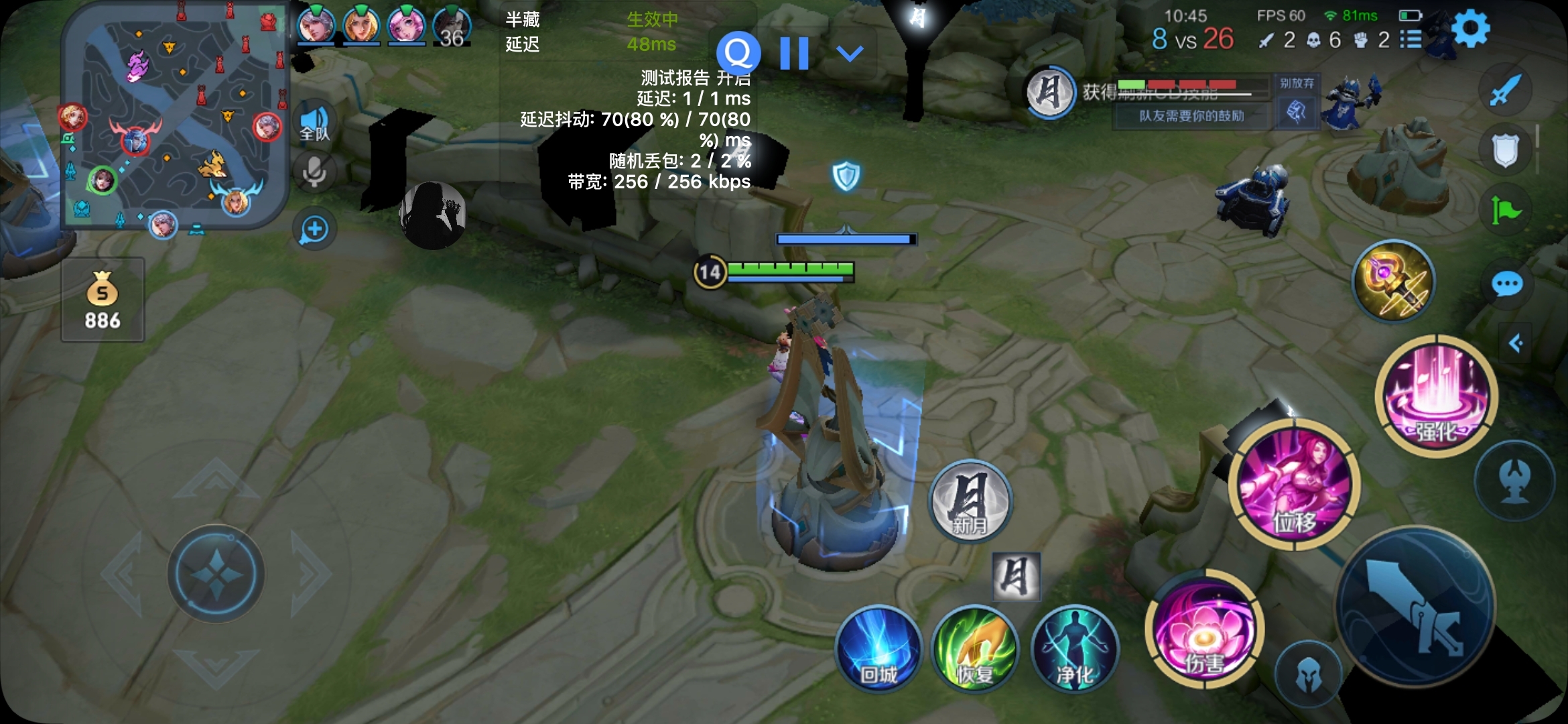Toggle the microphone button
Image resolution: width=1568 pixels, height=724 pixels.
click(314, 172)
